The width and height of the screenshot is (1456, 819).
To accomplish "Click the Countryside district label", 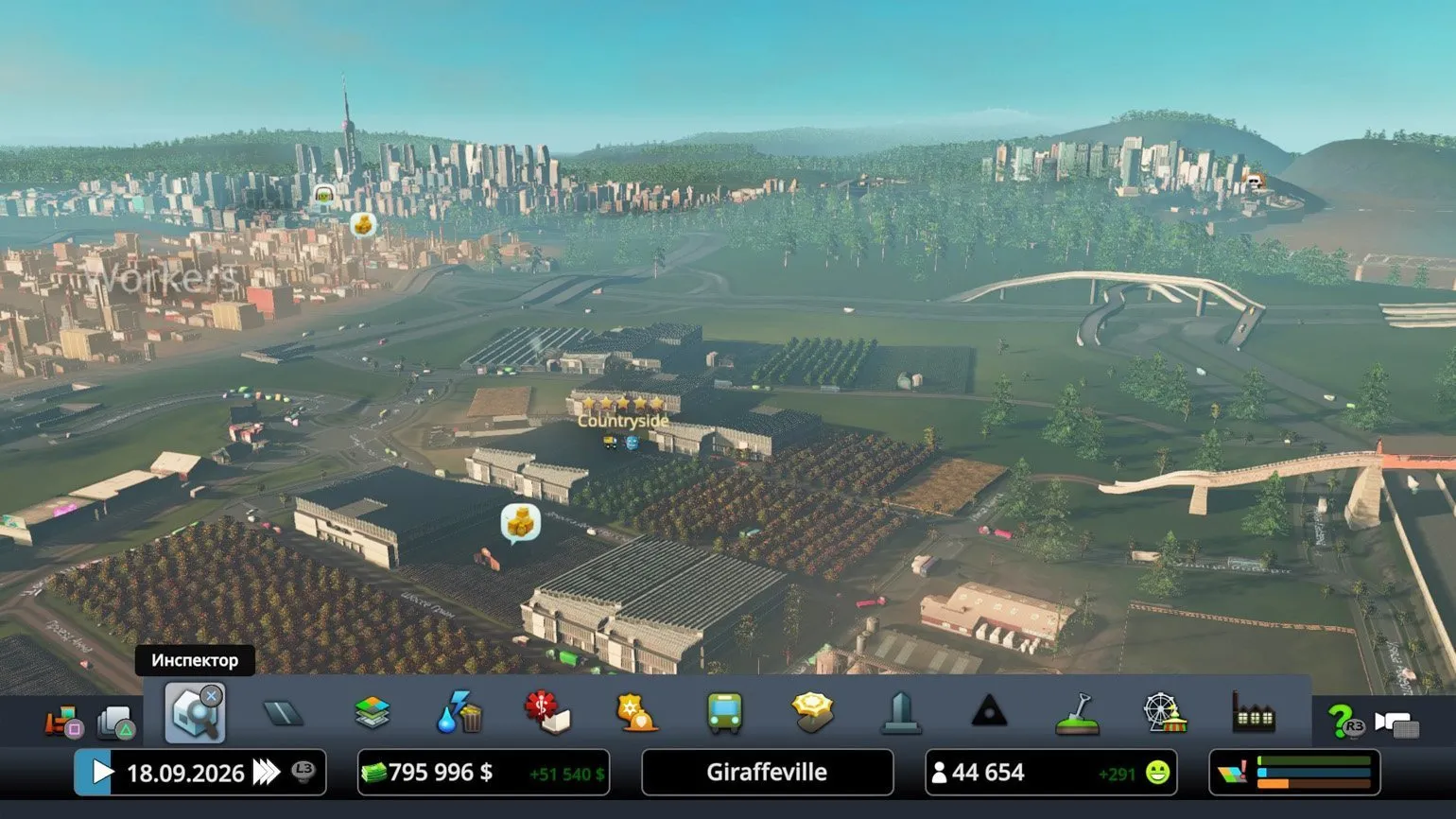I will click(622, 421).
